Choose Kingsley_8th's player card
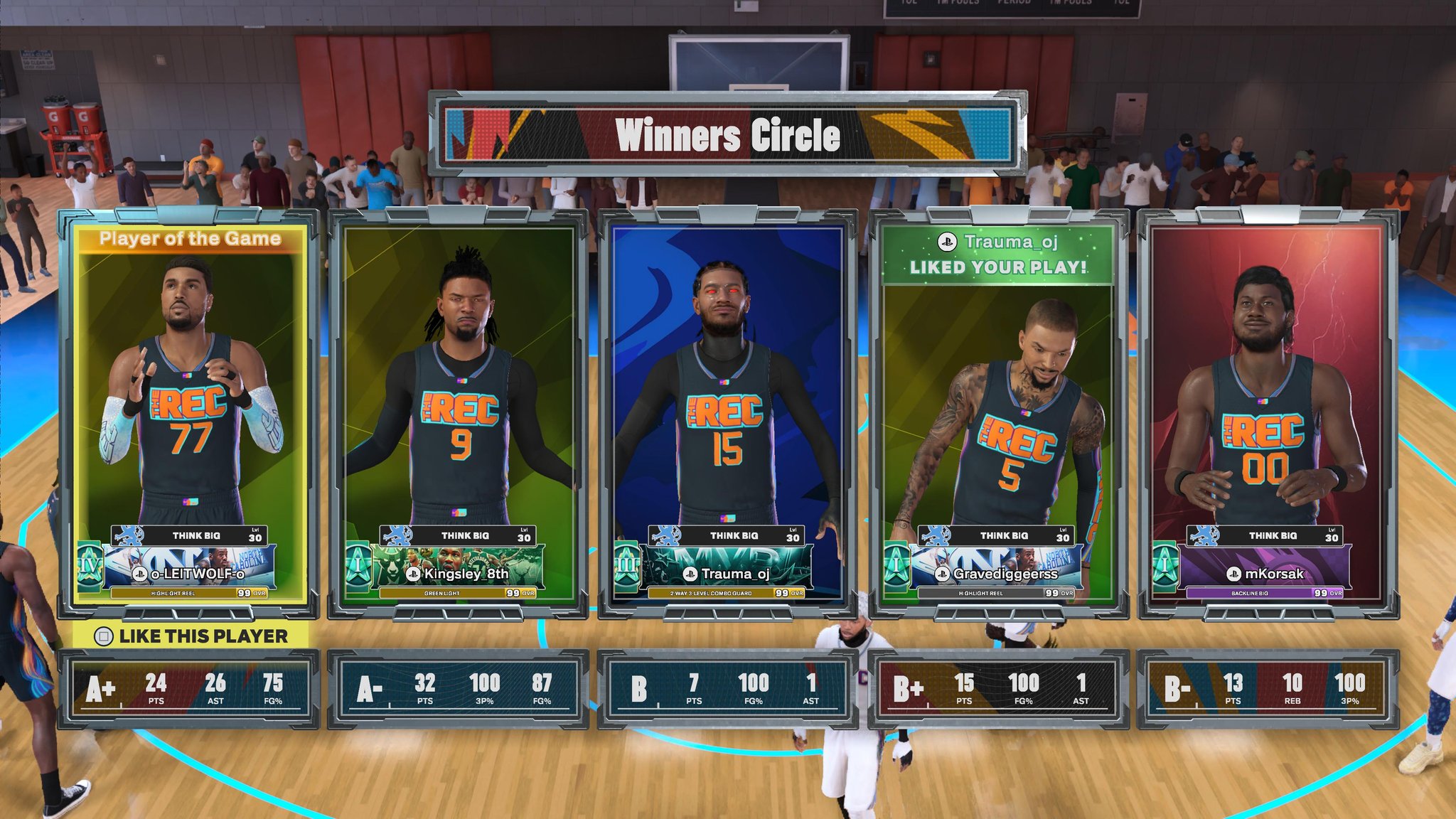 click(x=459, y=412)
